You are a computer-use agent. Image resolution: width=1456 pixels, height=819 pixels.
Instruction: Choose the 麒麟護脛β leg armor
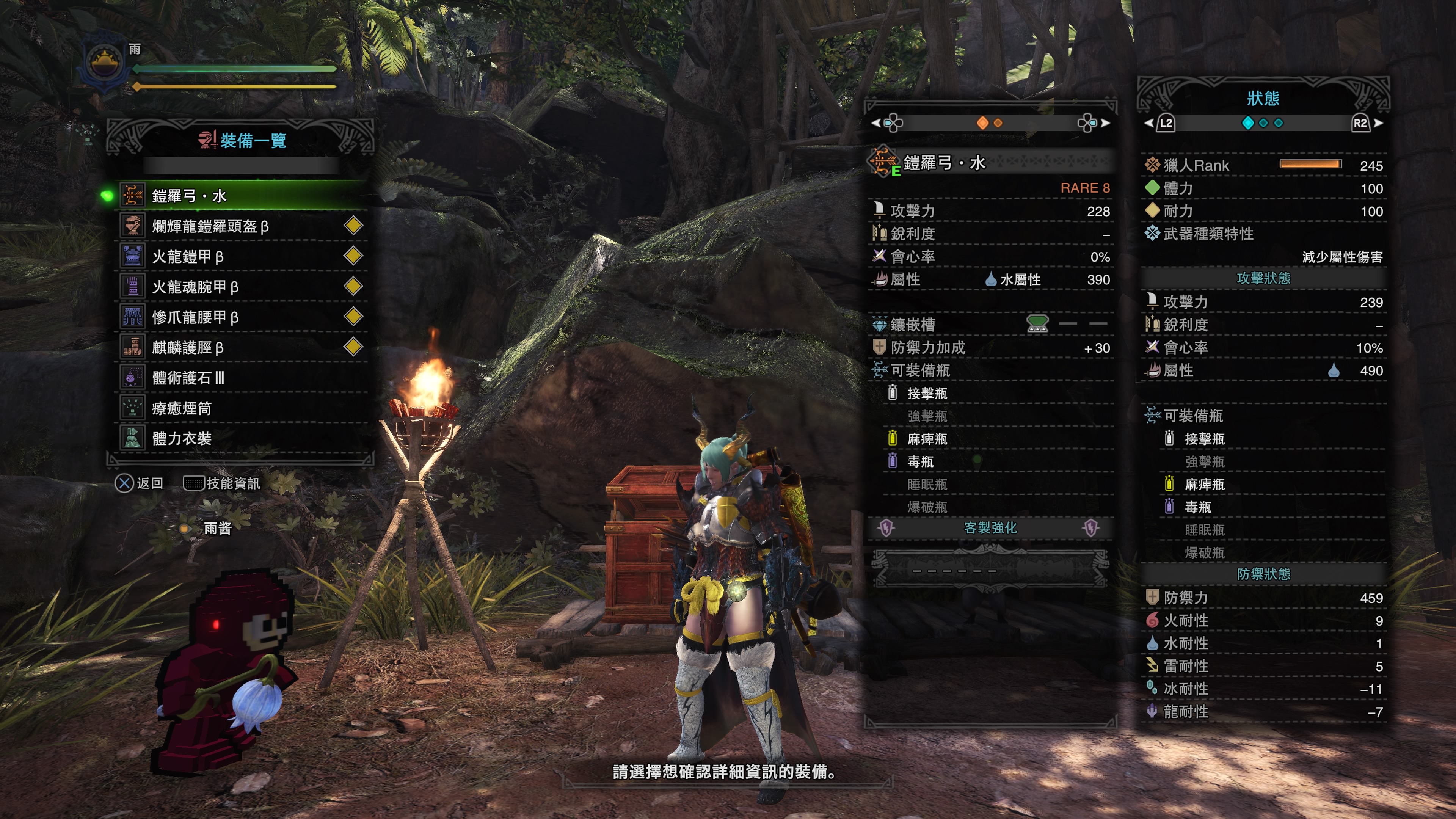243,348
